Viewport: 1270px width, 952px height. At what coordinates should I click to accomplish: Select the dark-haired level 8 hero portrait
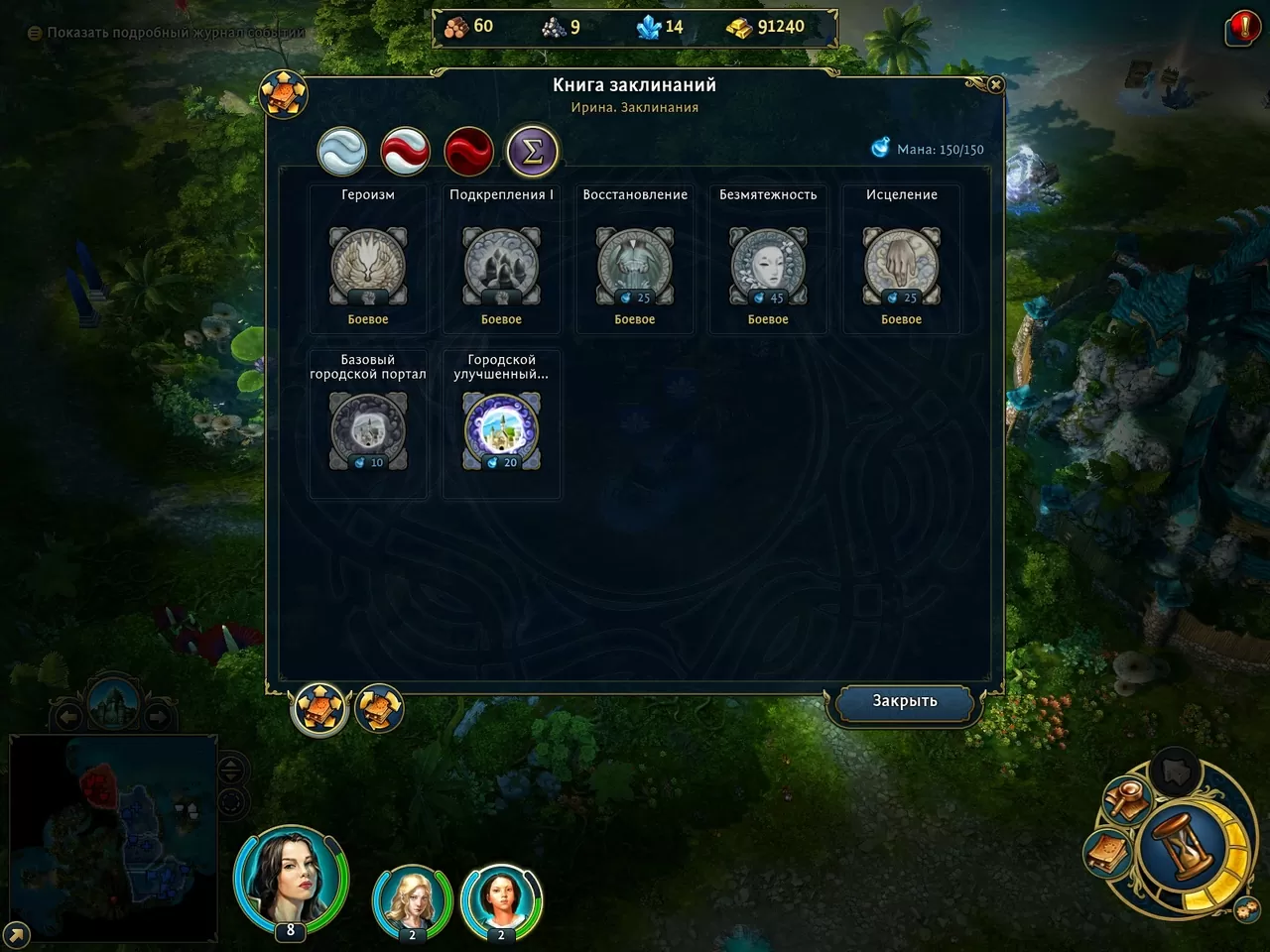coord(290,876)
